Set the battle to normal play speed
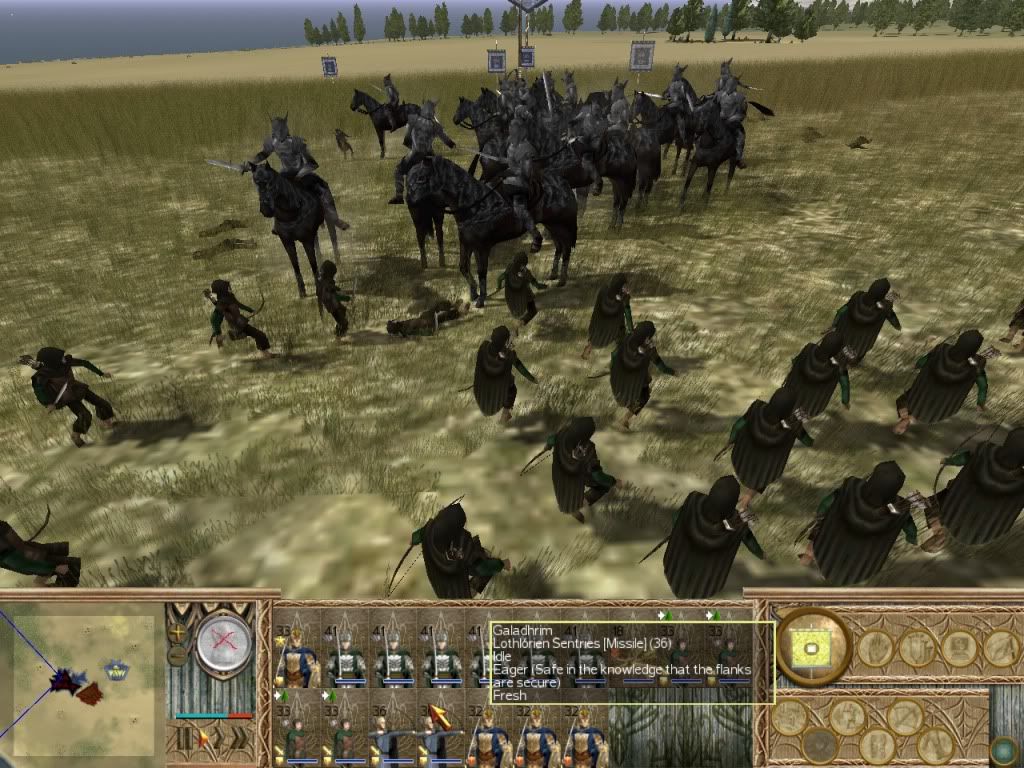Image resolution: width=1024 pixels, height=768 pixels. [203, 740]
